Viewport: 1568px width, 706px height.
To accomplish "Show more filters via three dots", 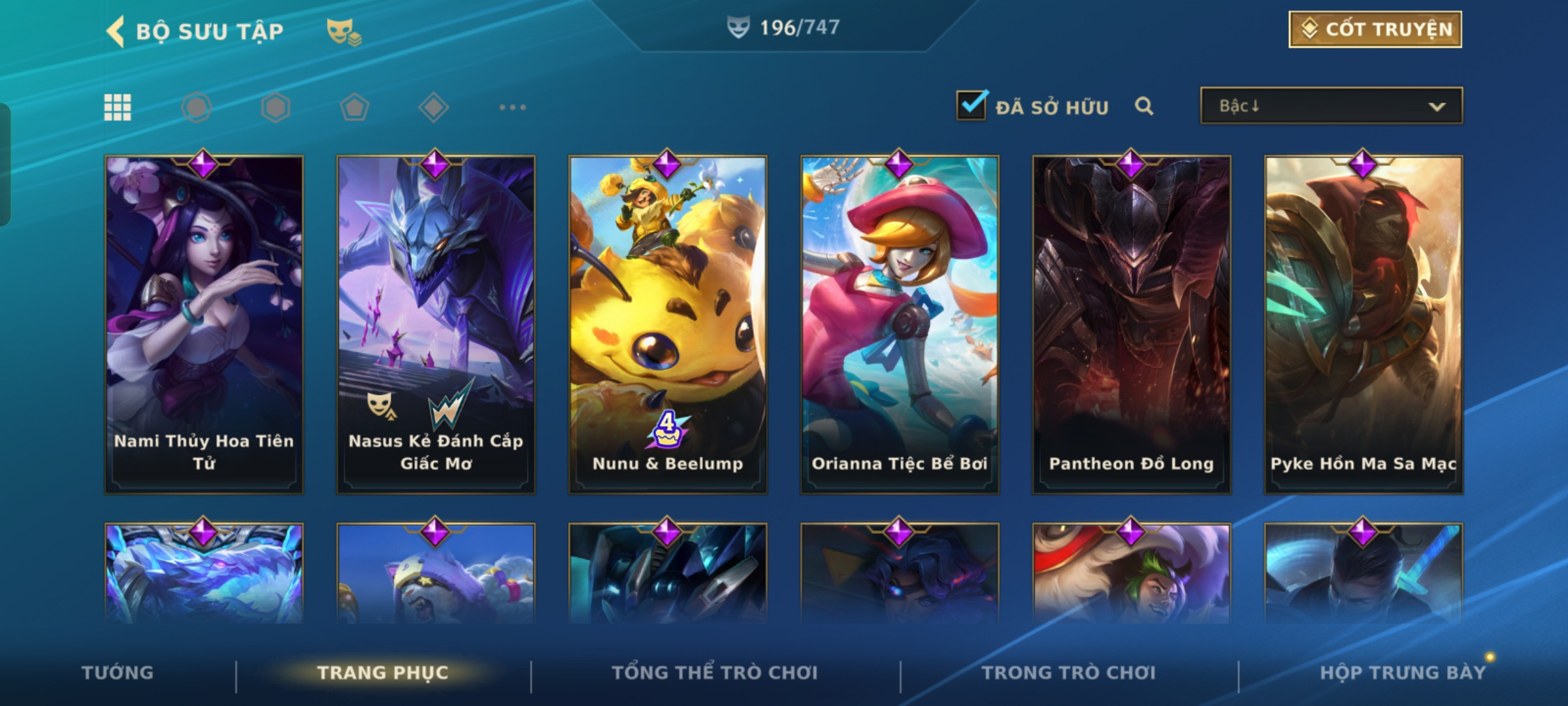I will (x=512, y=107).
